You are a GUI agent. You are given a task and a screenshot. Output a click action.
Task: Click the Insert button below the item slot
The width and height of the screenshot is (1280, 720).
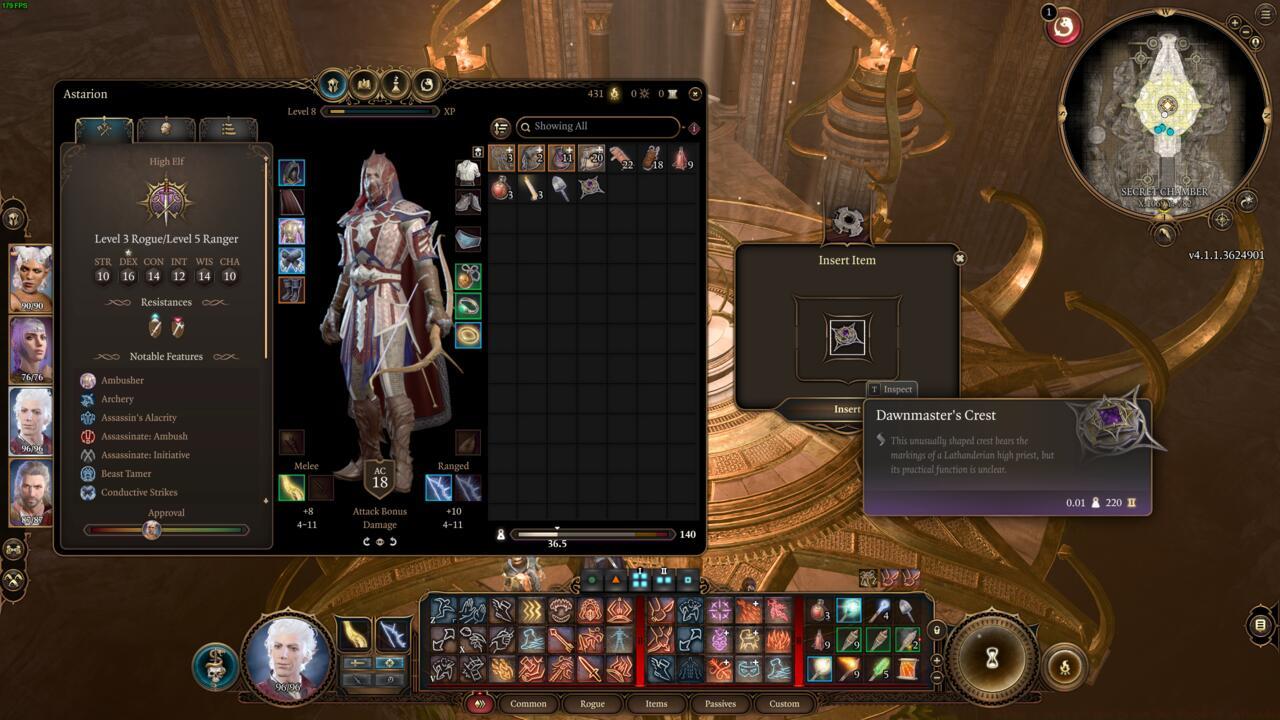click(x=847, y=409)
